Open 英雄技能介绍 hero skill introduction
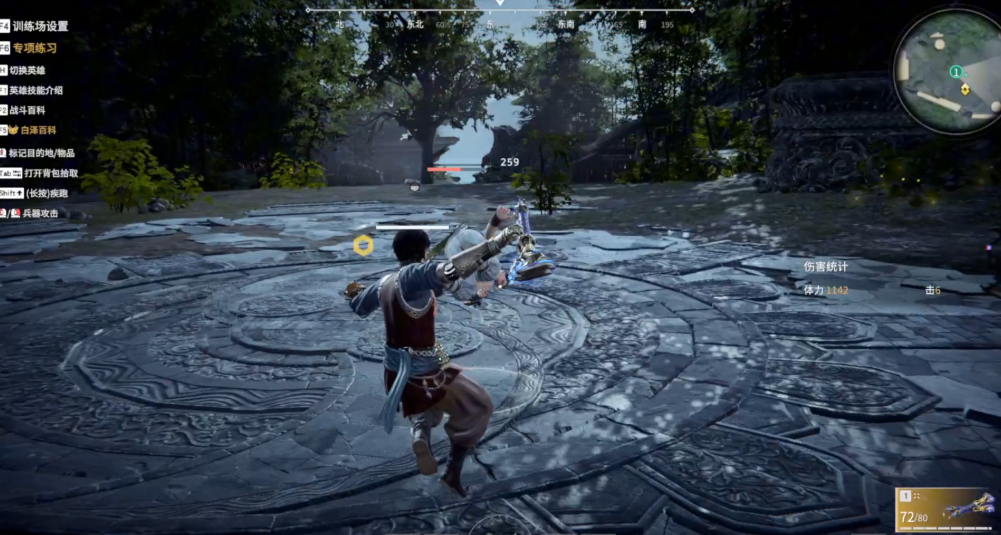The image size is (1001, 535). [34, 90]
